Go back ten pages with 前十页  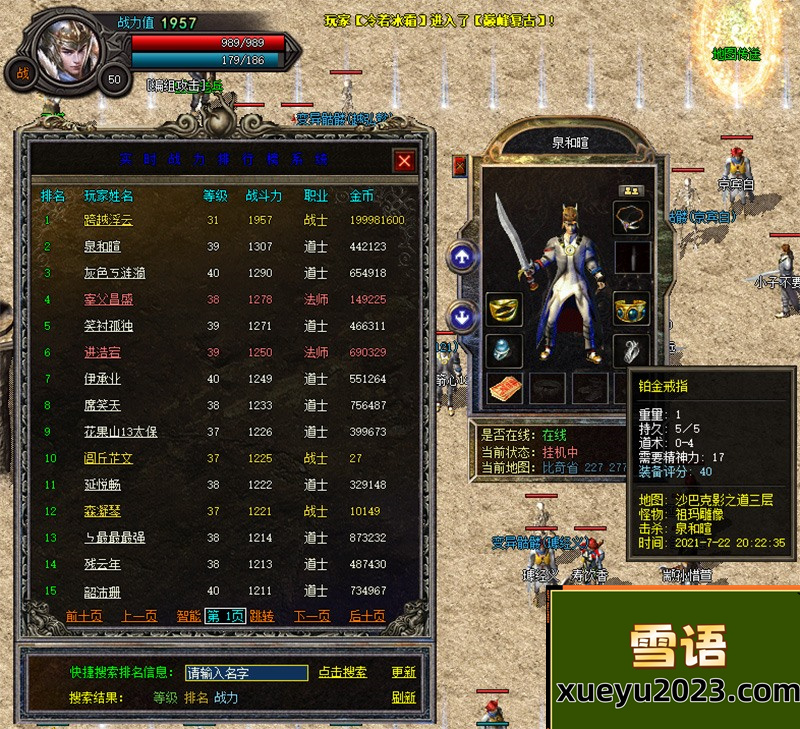(x=84, y=616)
